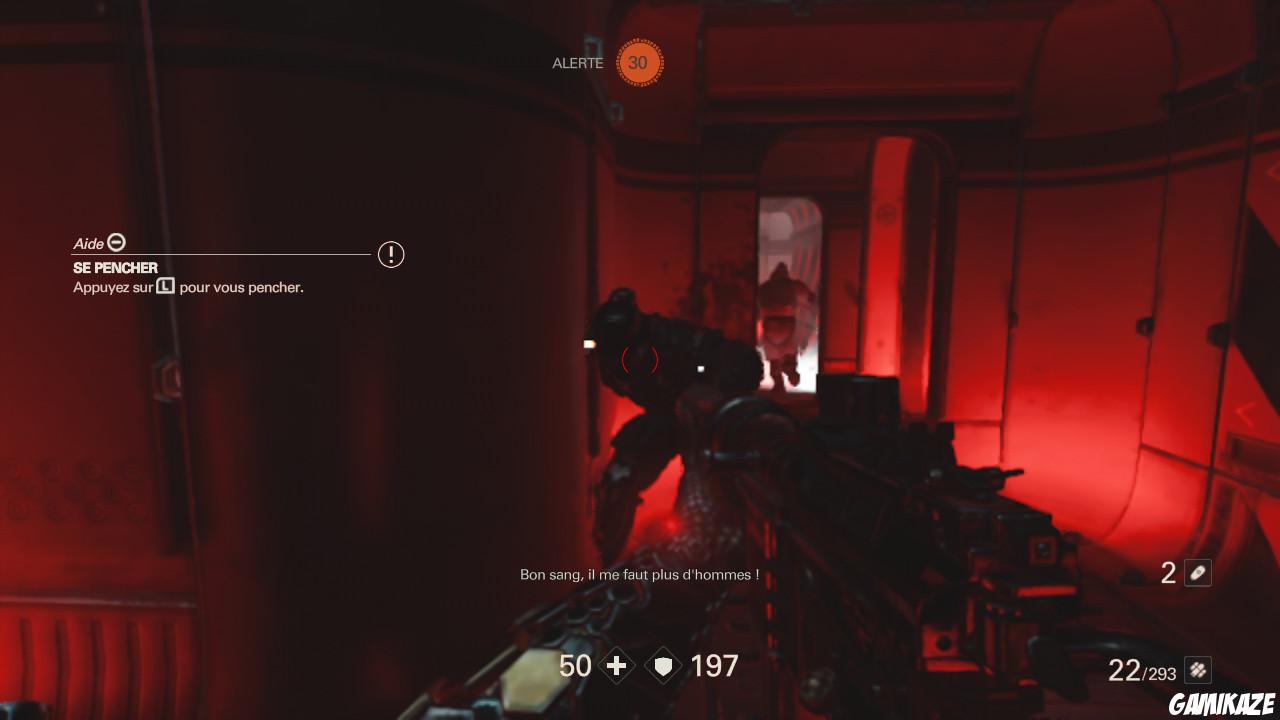Click the health cross icon near 50
The width and height of the screenshot is (1280, 720).
[617, 665]
